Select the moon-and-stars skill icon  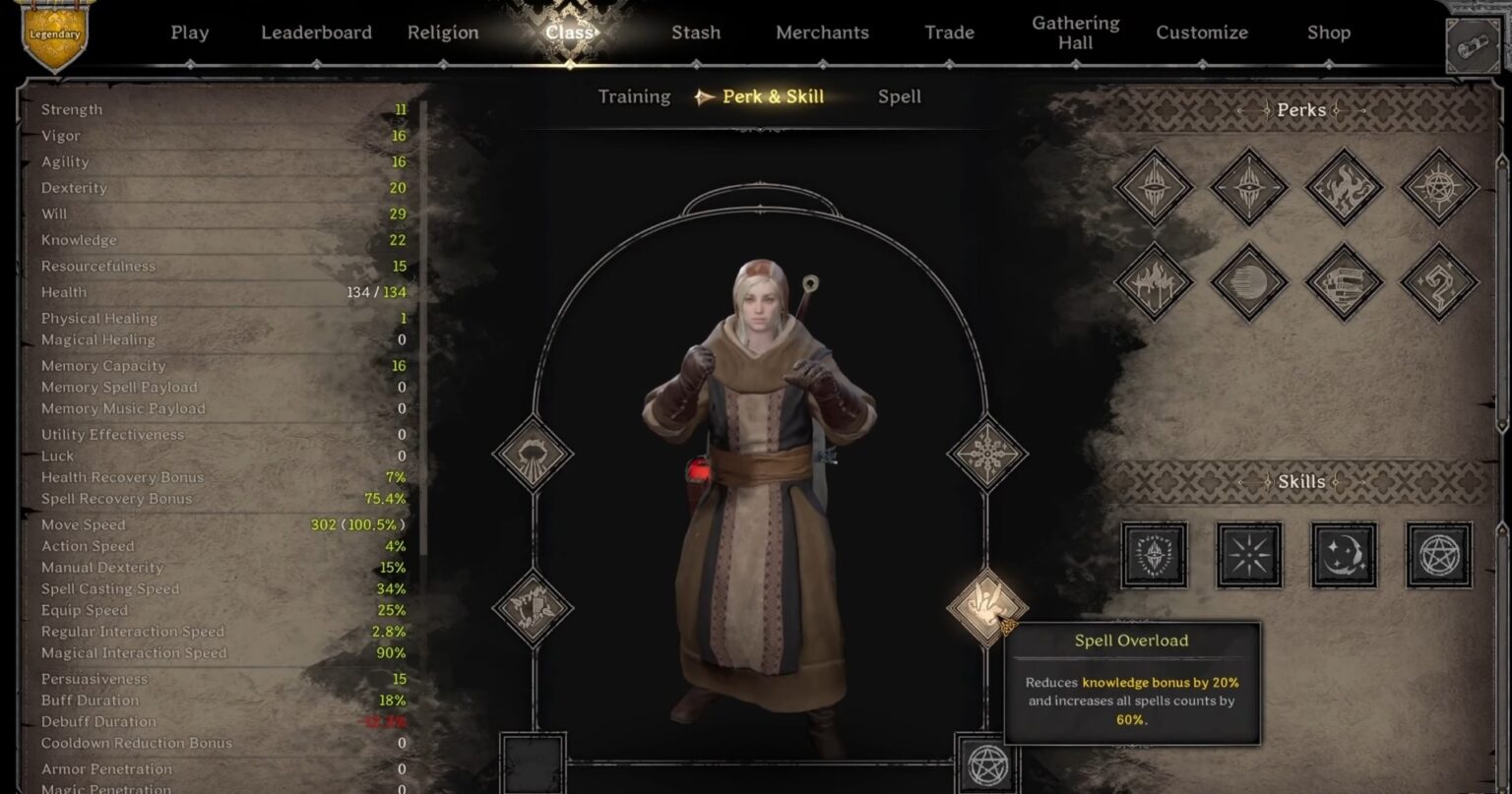[x=1344, y=556]
